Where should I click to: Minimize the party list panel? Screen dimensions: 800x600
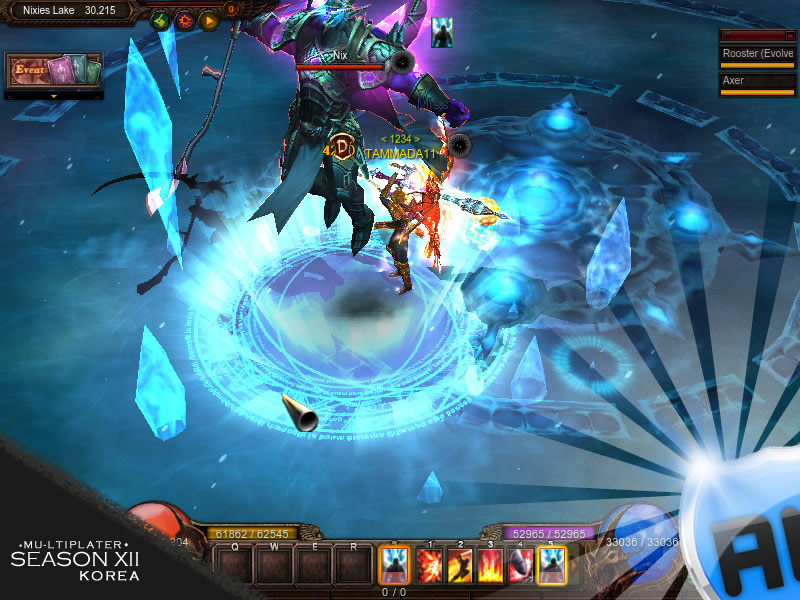[790, 36]
